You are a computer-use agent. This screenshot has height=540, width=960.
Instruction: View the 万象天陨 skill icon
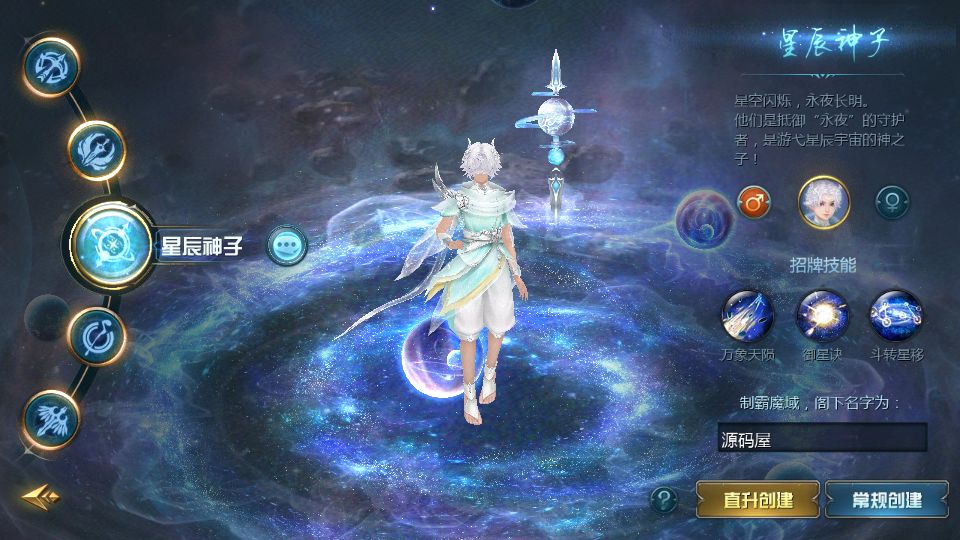click(x=746, y=315)
